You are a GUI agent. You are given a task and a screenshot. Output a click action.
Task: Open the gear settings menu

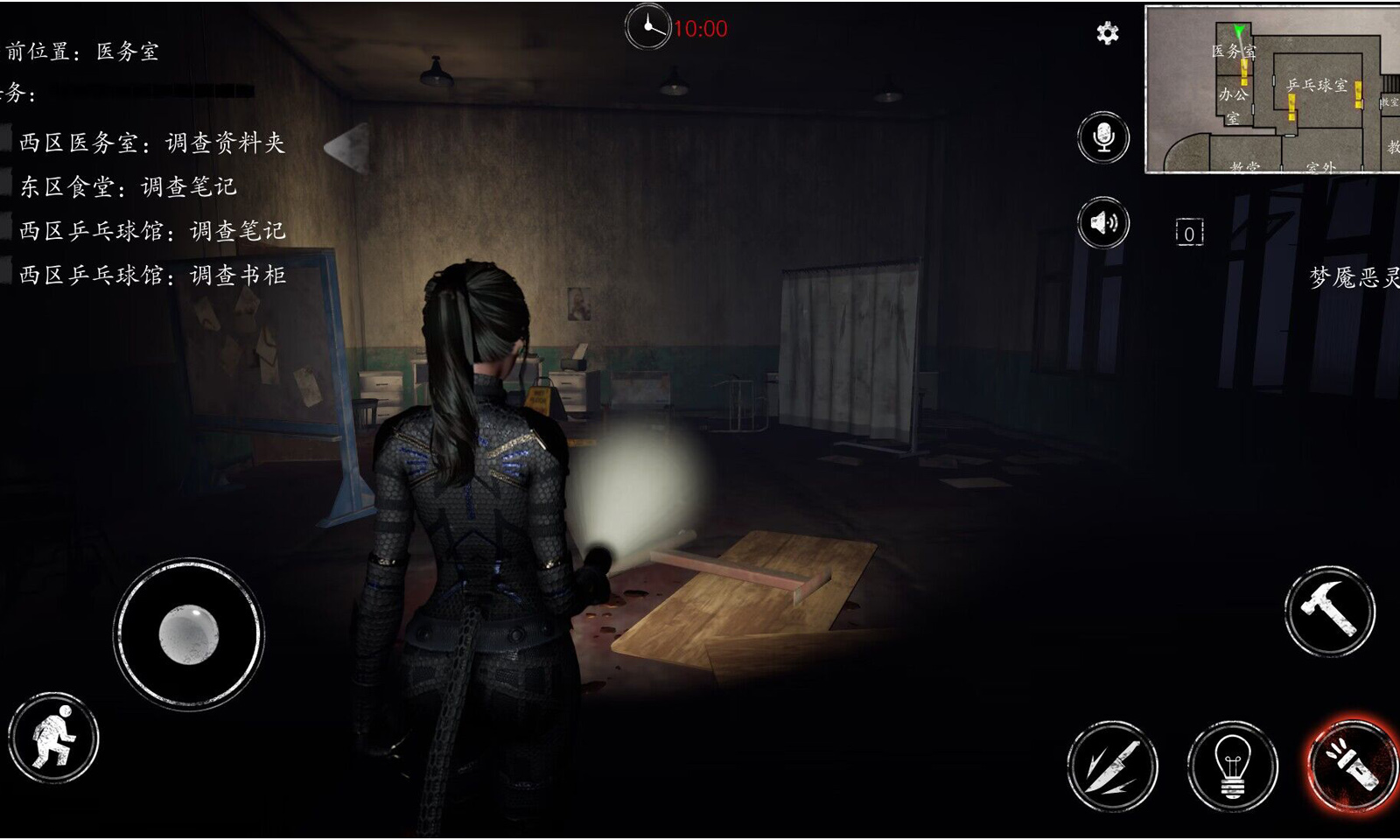(x=1107, y=33)
